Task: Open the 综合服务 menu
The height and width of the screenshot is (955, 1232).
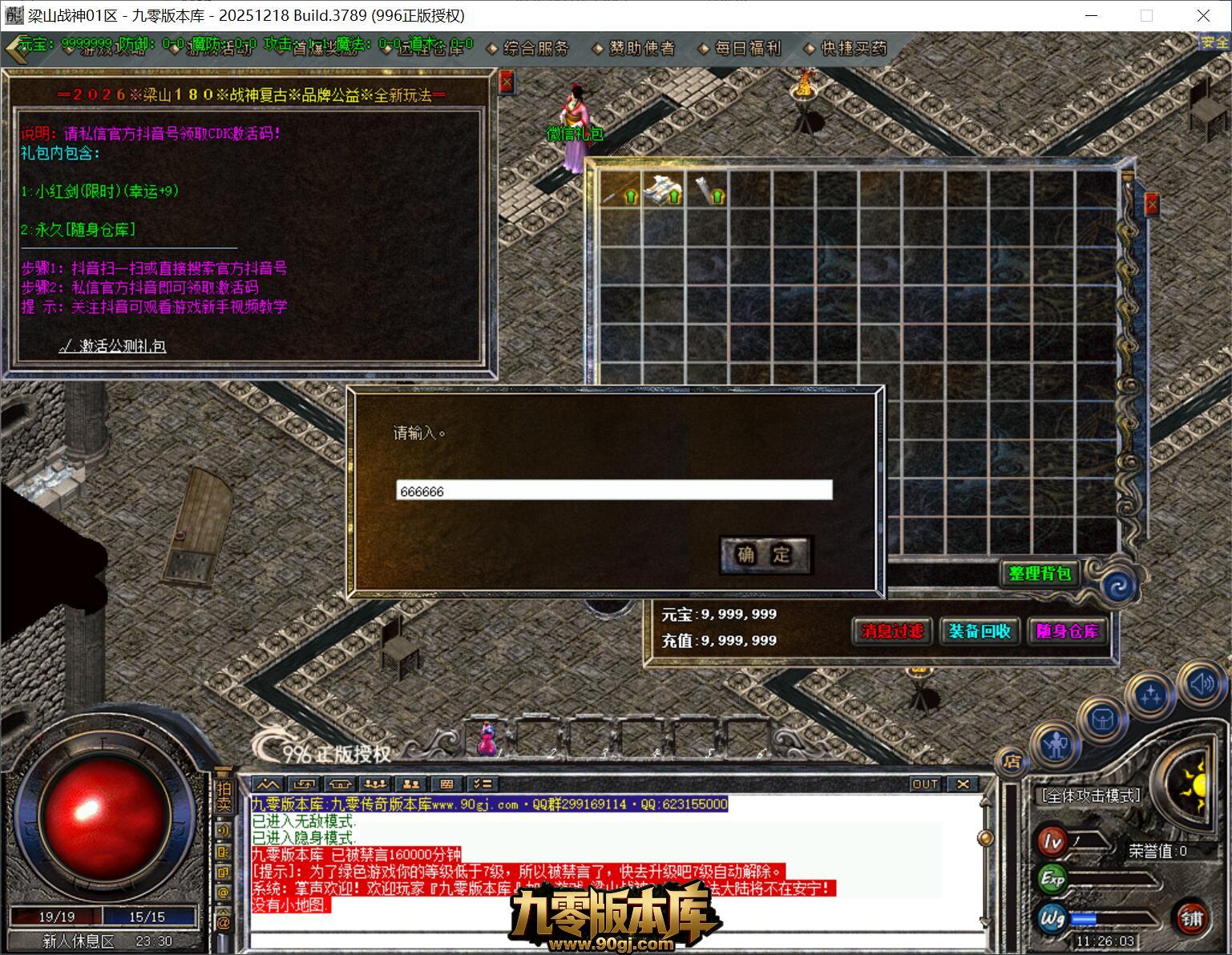Action: tap(535, 49)
